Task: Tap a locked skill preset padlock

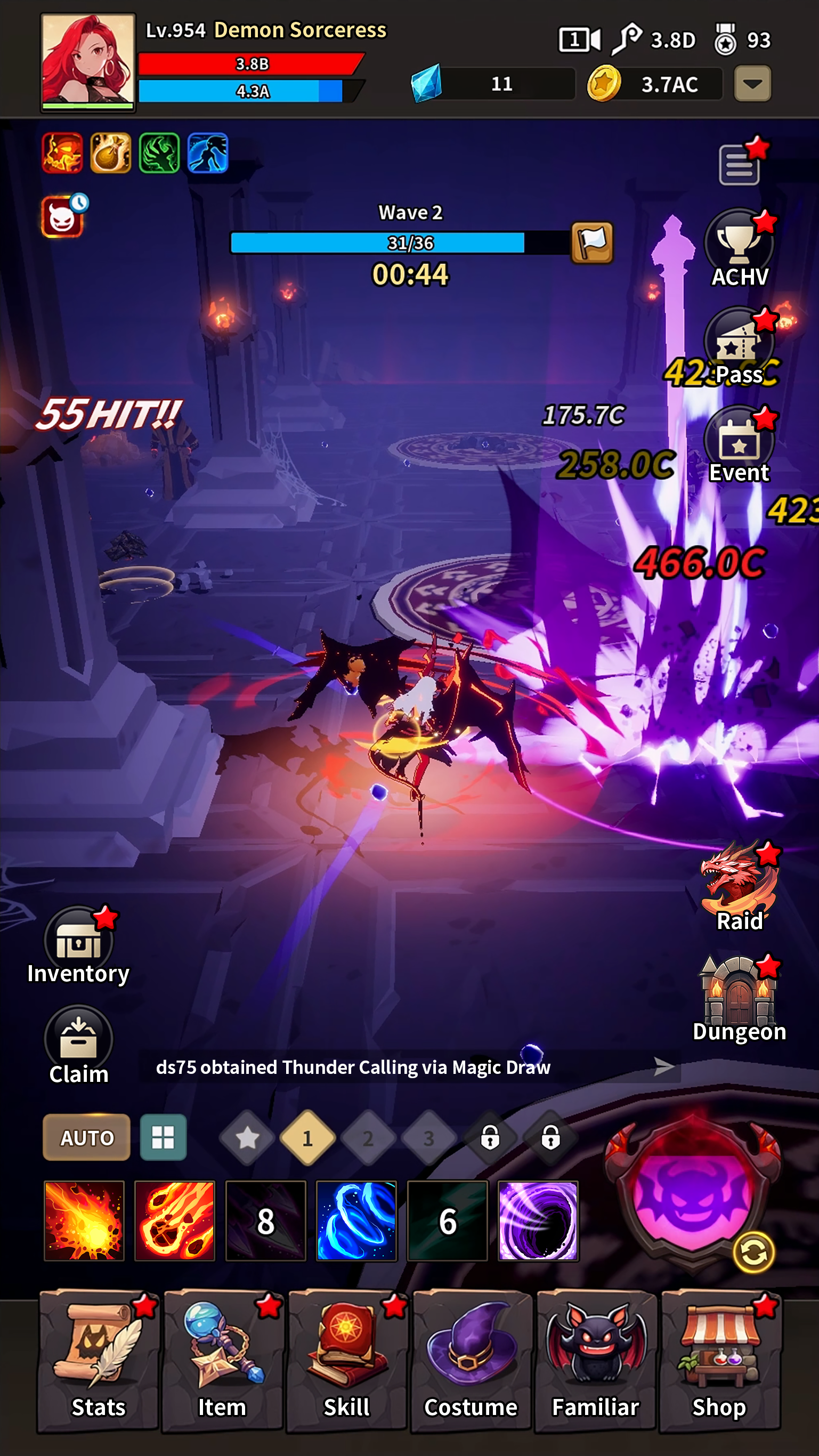Action: click(490, 1138)
